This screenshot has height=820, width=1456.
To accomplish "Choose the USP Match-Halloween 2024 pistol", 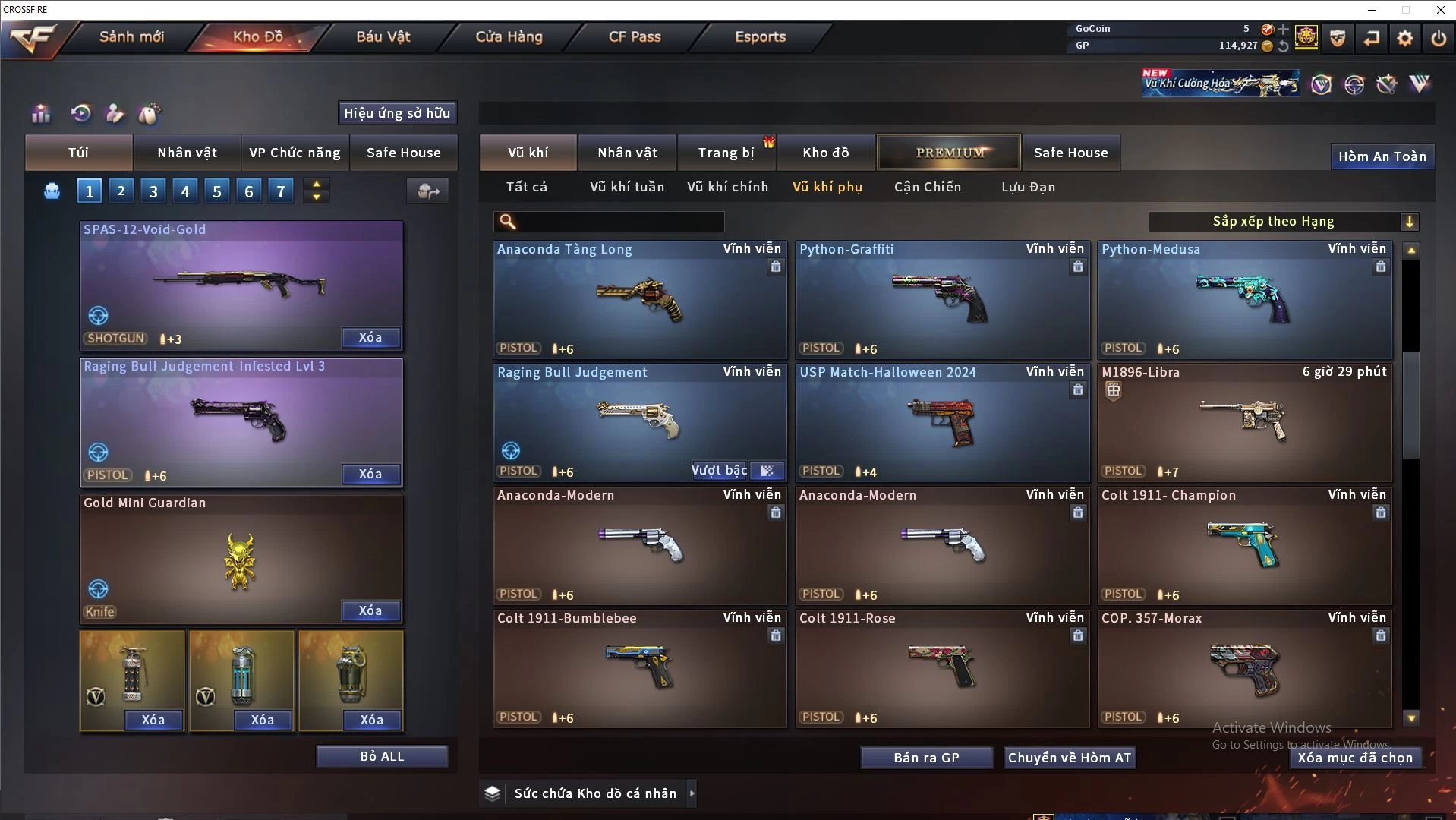I will [x=942, y=422].
